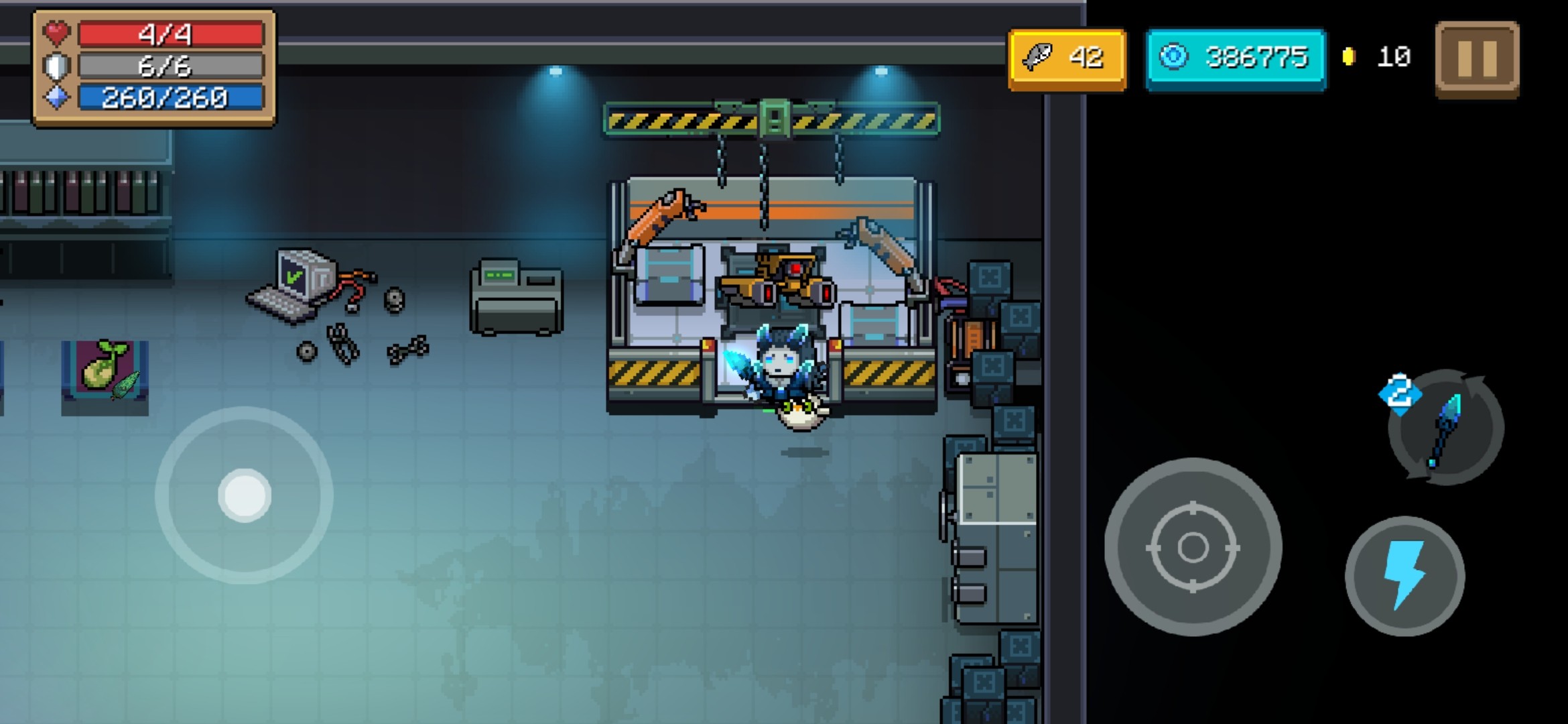Open the blue gem currency counter
This screenshot has width=1568, height=724.
tap(1236, 59)
